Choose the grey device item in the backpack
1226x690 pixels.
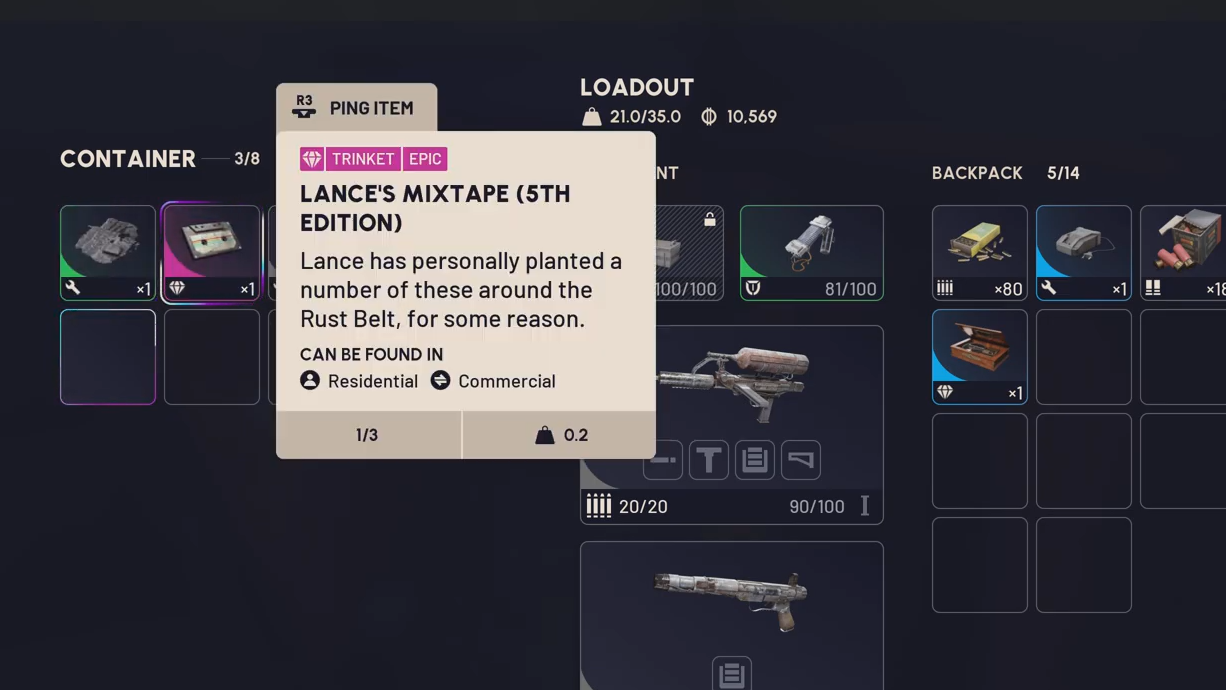pos(1083,252)
